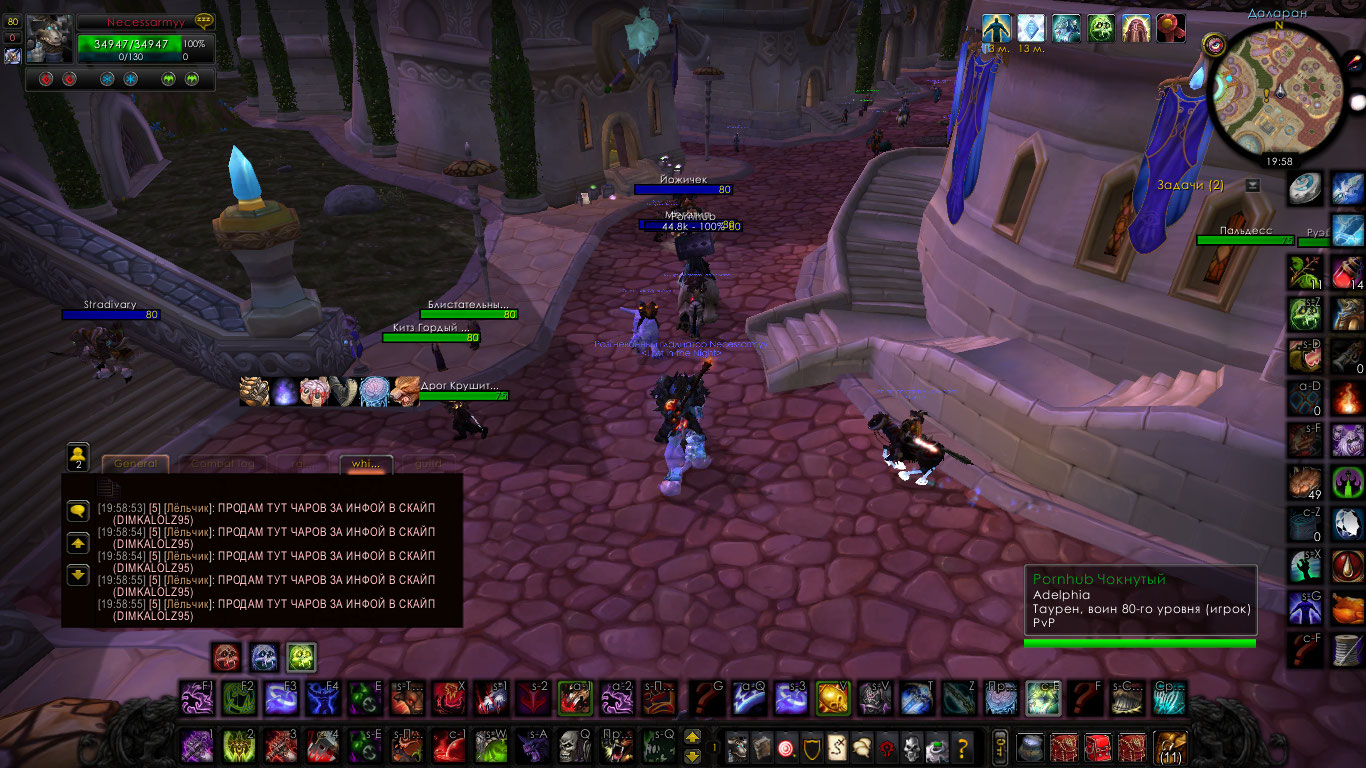Activate the green skull stance button
This screenshot has width=1366, height=768.
pos(301,656)
